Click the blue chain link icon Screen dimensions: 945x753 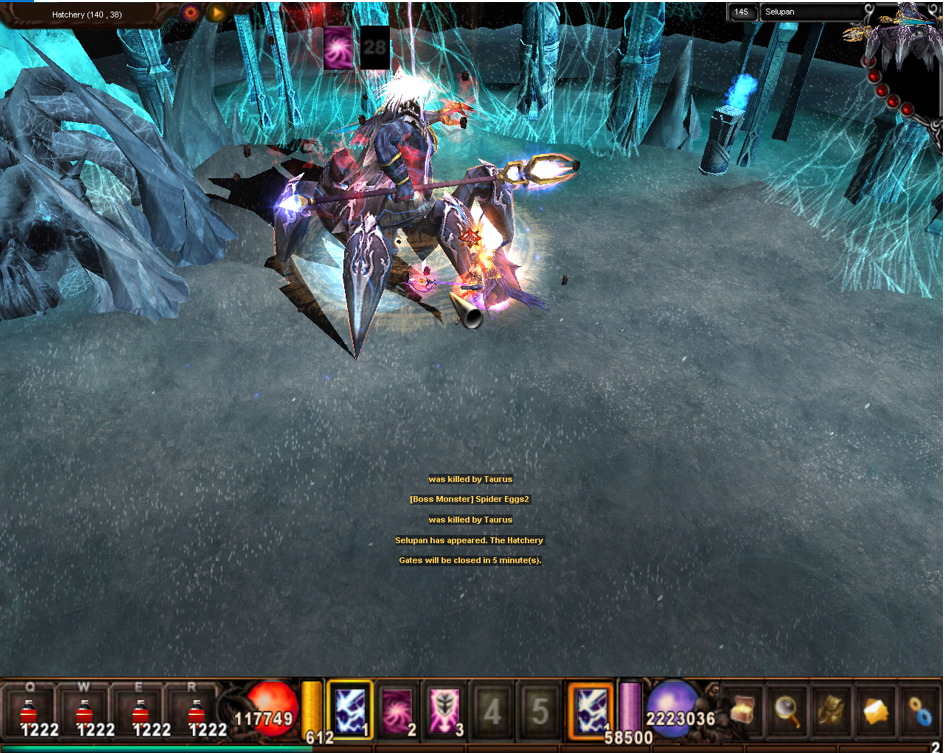(x=919, y=709)
